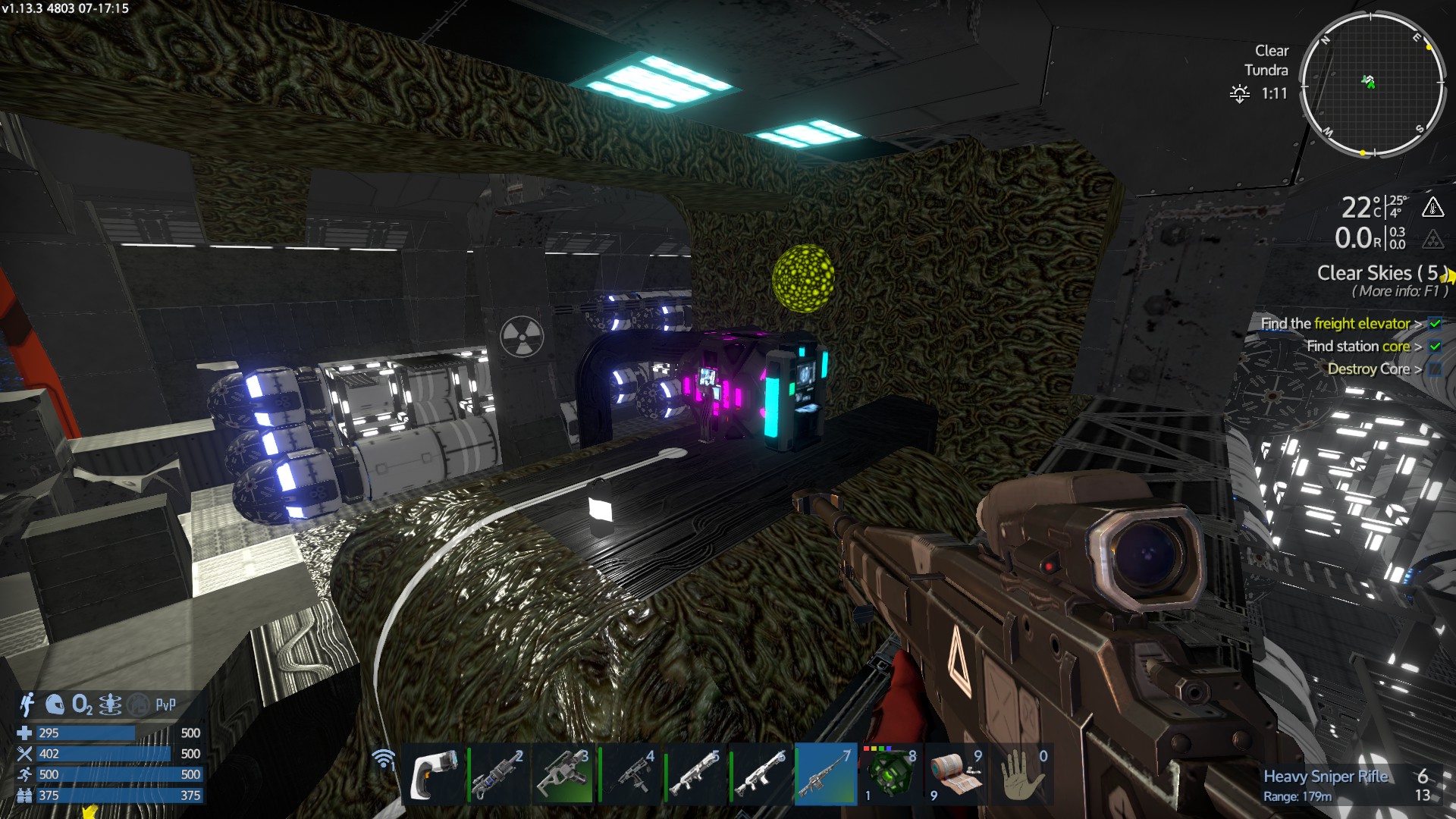
Task: Select the 'Find station core' objective
Action: pyautogui.click(x=1358, y=347)
